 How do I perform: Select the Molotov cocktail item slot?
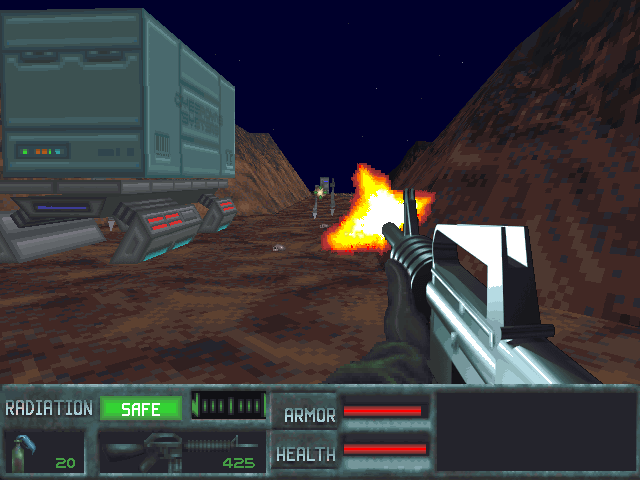[x=45, y=451]
